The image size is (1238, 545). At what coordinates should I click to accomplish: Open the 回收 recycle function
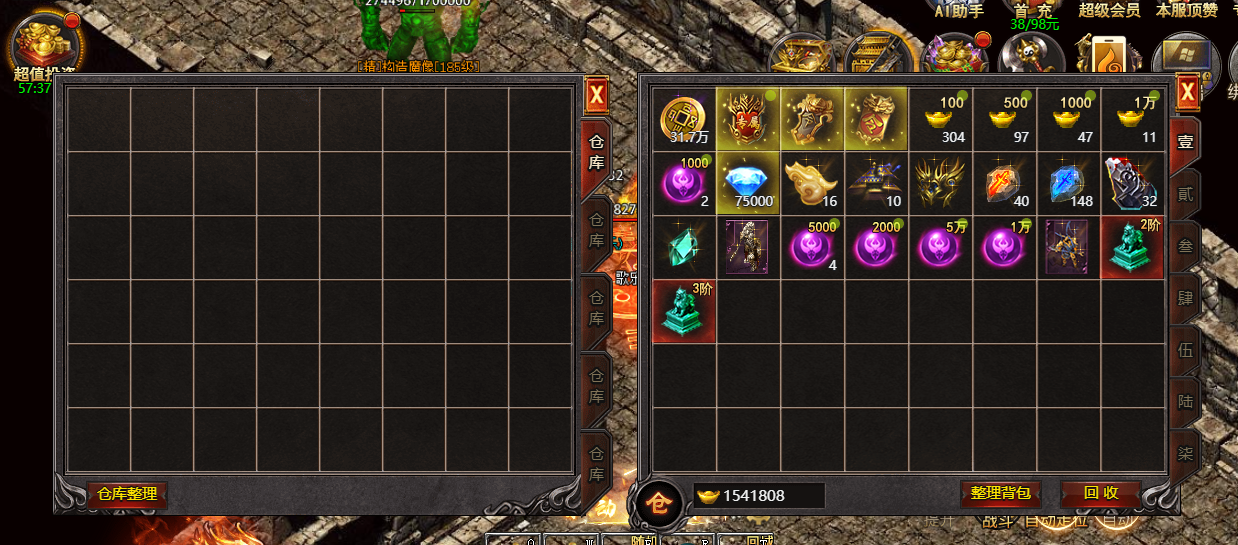pos(1100,493)
